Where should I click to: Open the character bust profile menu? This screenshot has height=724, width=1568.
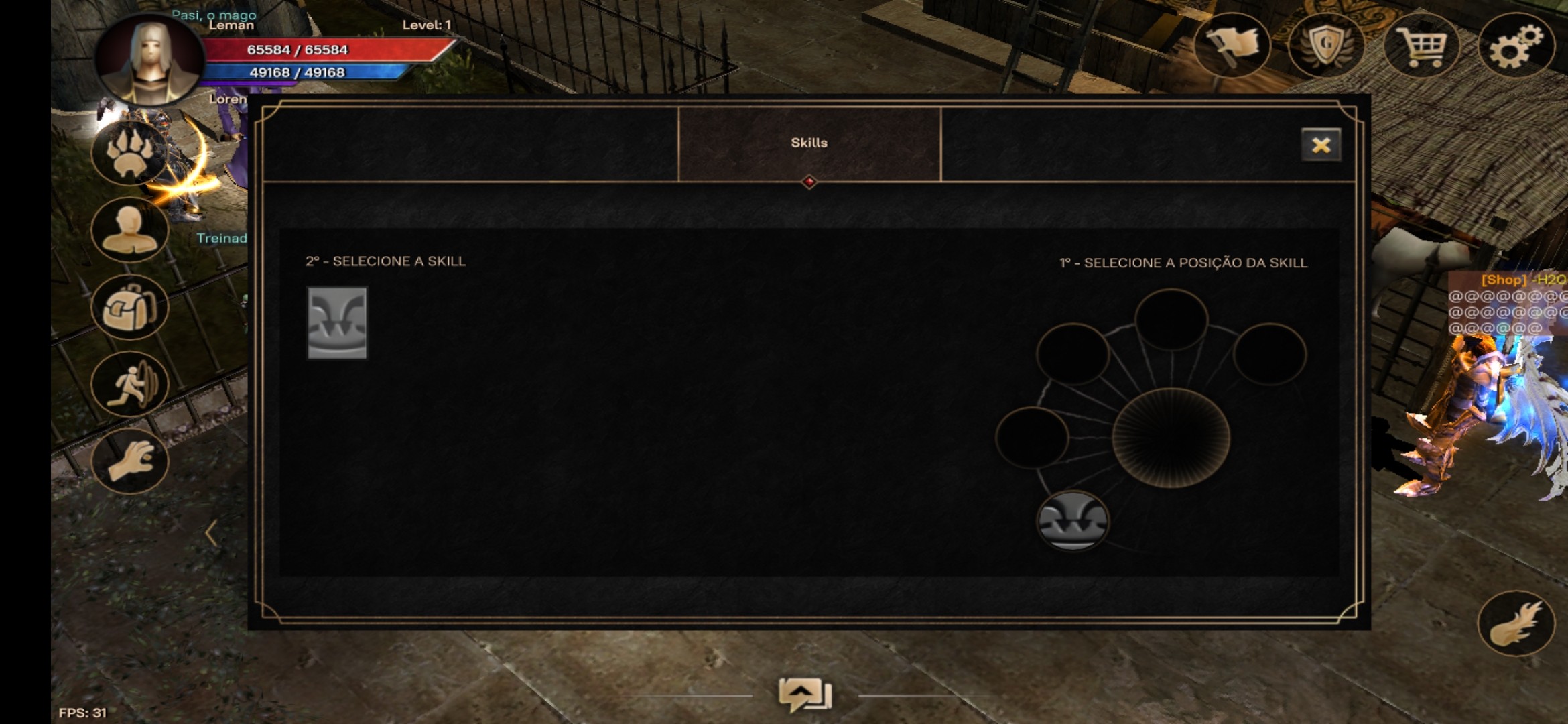[x=130, y=230]
